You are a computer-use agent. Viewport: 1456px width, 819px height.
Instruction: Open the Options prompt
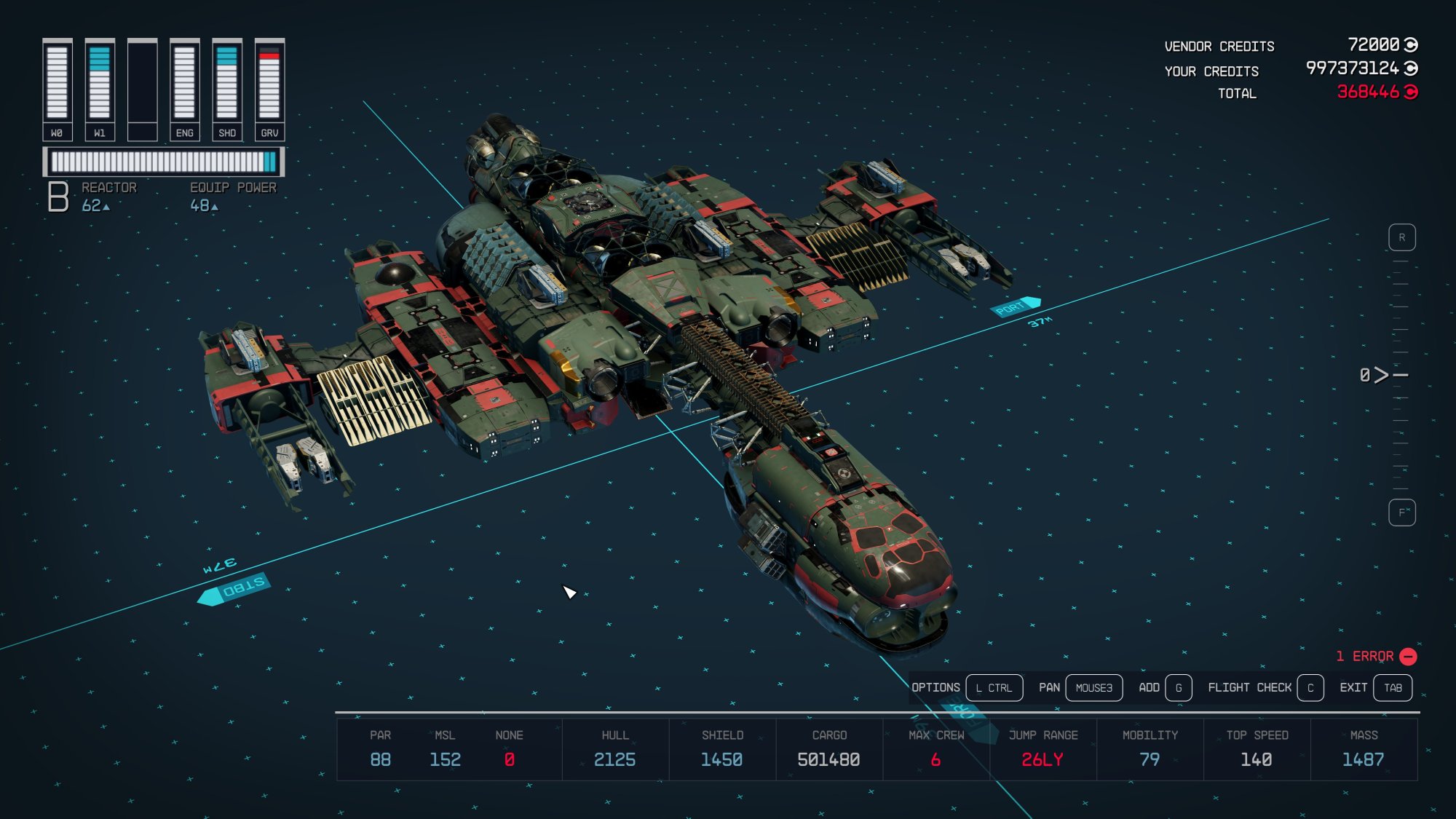(x=994, y=688)
